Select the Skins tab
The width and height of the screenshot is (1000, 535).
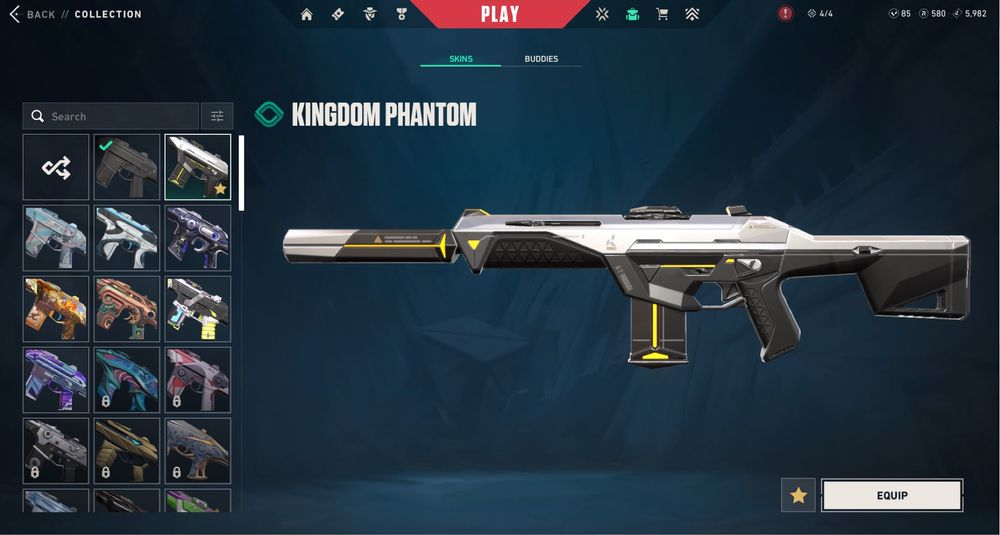coord(460,59)
